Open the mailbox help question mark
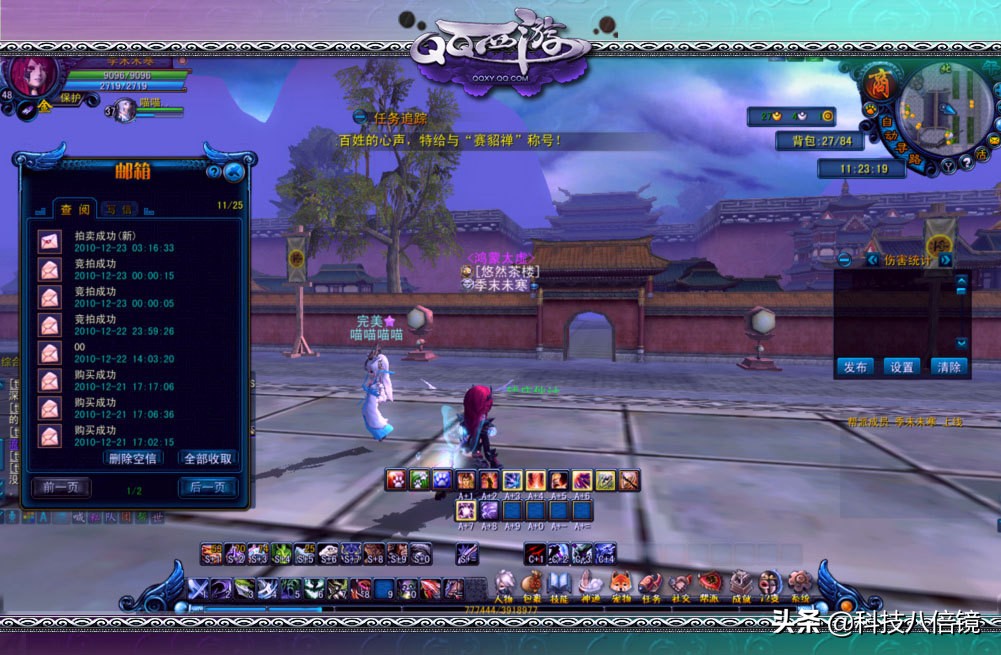Viewport: 1001px width, 655px height. [x=214, y=172]
